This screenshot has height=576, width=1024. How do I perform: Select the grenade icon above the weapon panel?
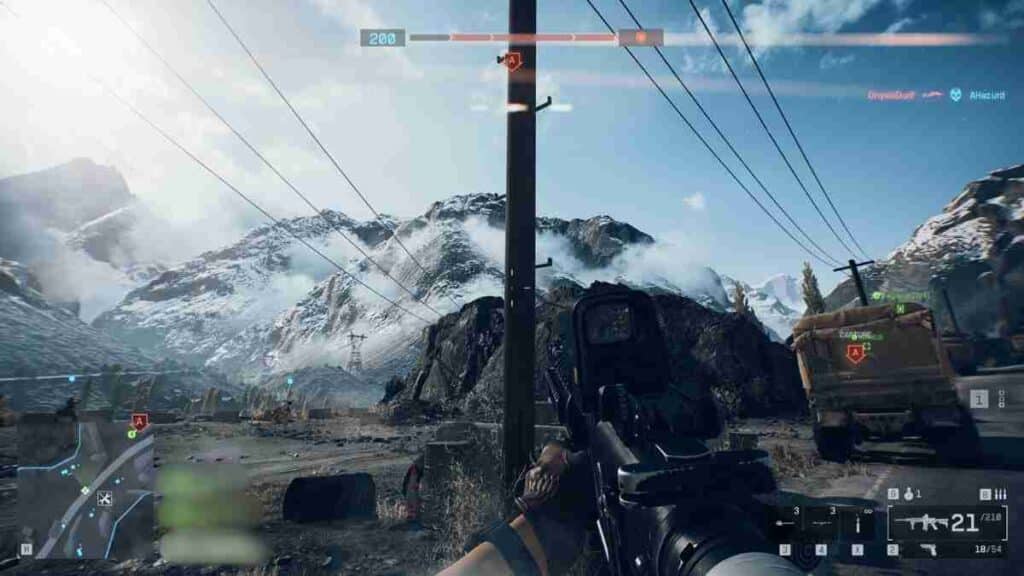907,494
